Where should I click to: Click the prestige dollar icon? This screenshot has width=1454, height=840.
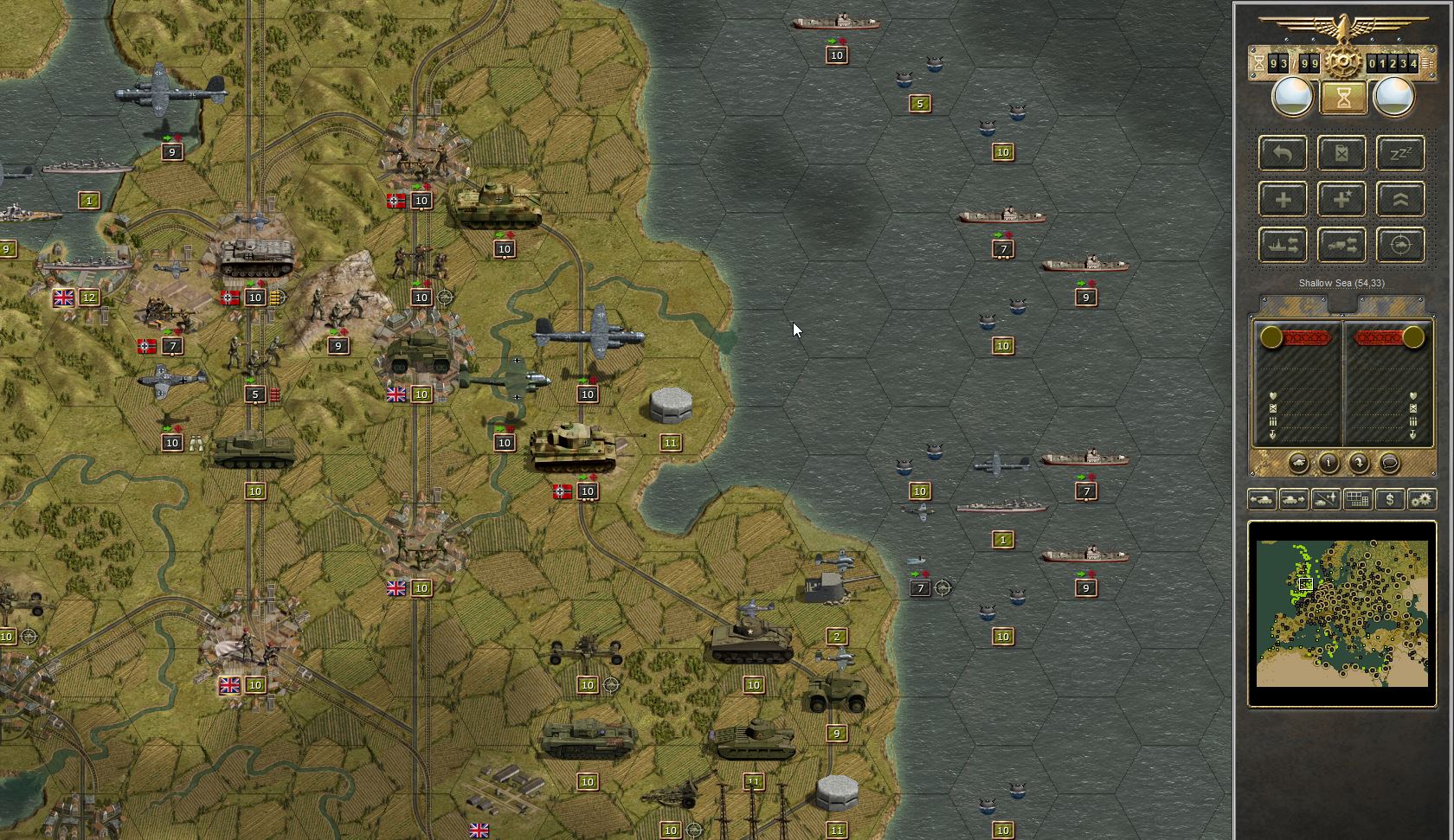point(1389,499)
